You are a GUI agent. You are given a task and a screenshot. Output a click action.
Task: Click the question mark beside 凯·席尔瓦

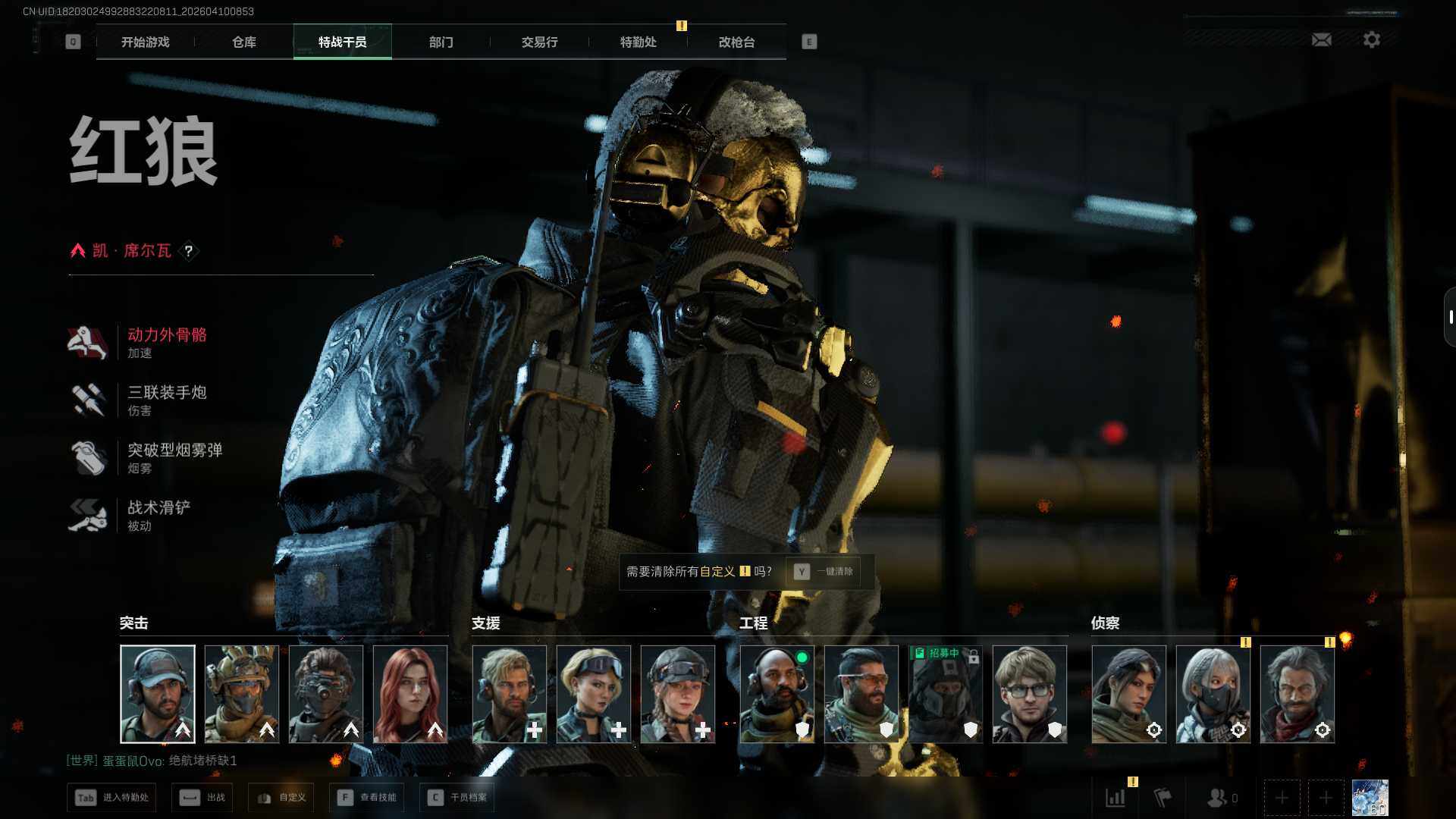click(189, 251)
